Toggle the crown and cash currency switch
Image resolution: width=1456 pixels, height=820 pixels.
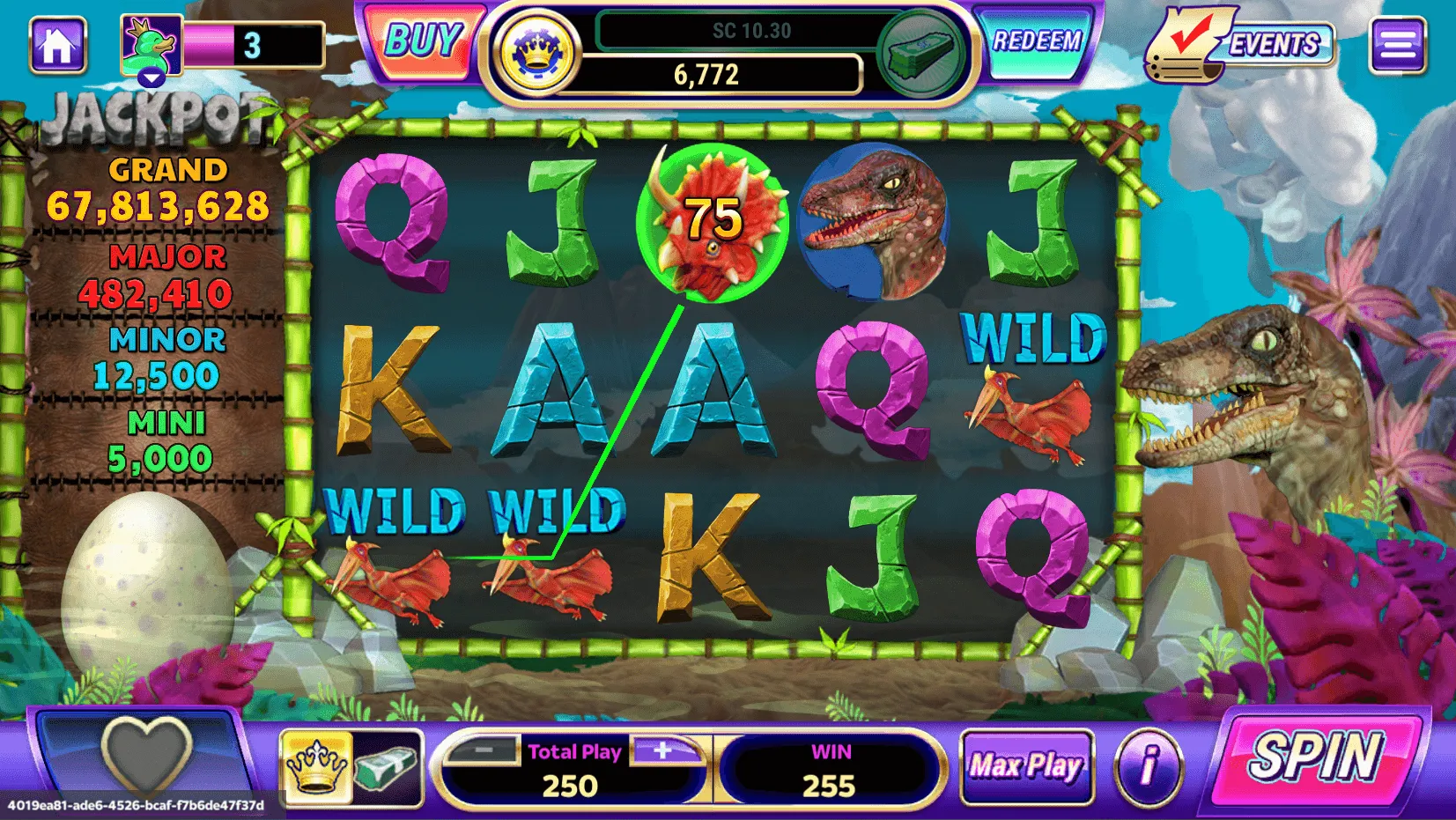tap(351, 766)
